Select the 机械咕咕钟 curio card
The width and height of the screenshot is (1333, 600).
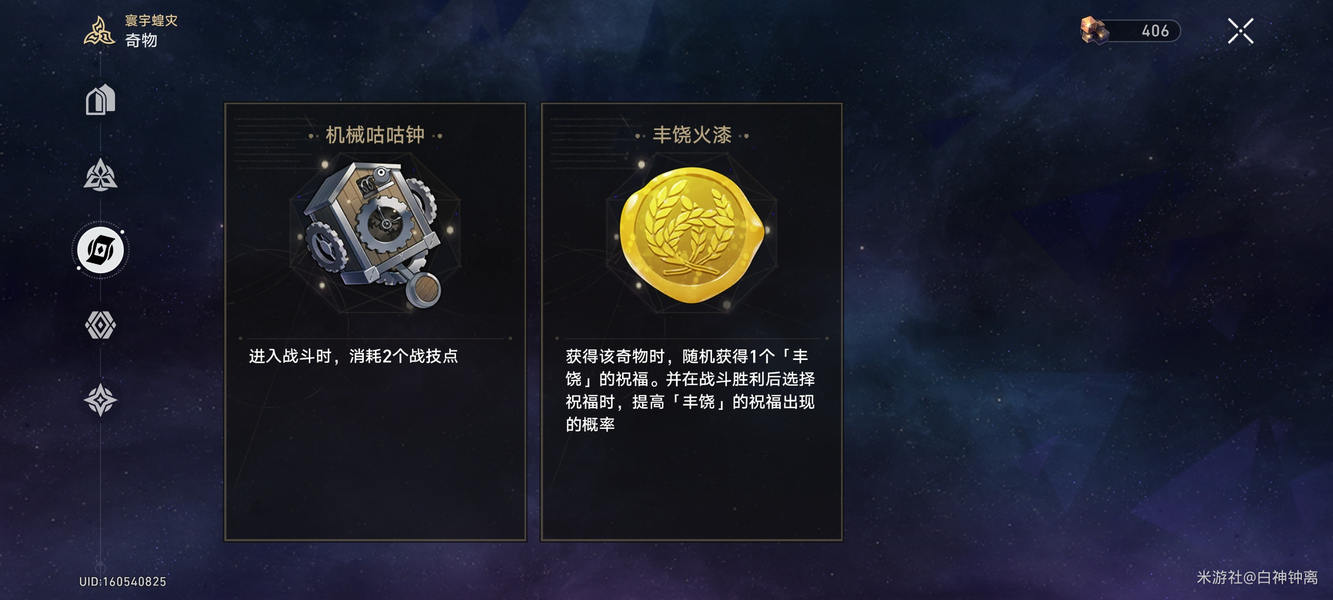375,321
